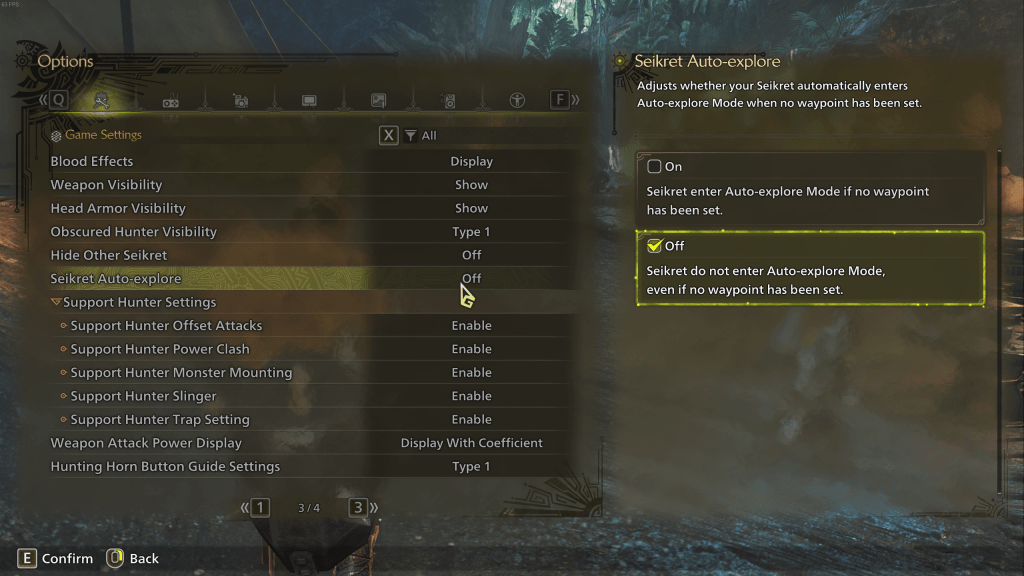The width and height of the screenshot is (1024, 576).
Task: Switch to the speaker audio tab
Action: tap(448, 100)
